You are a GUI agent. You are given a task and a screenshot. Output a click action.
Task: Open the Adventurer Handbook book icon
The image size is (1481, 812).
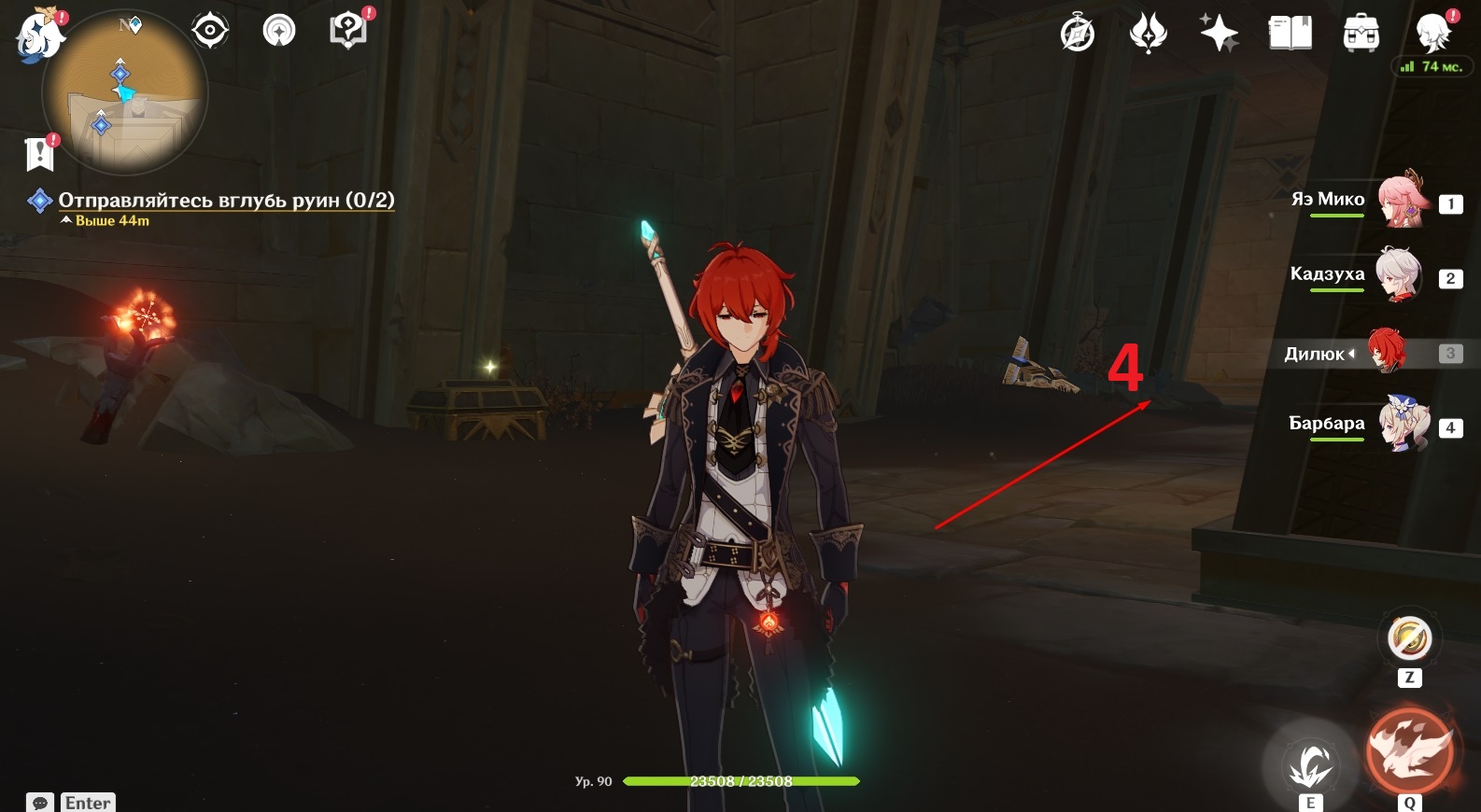point(1290,35)
